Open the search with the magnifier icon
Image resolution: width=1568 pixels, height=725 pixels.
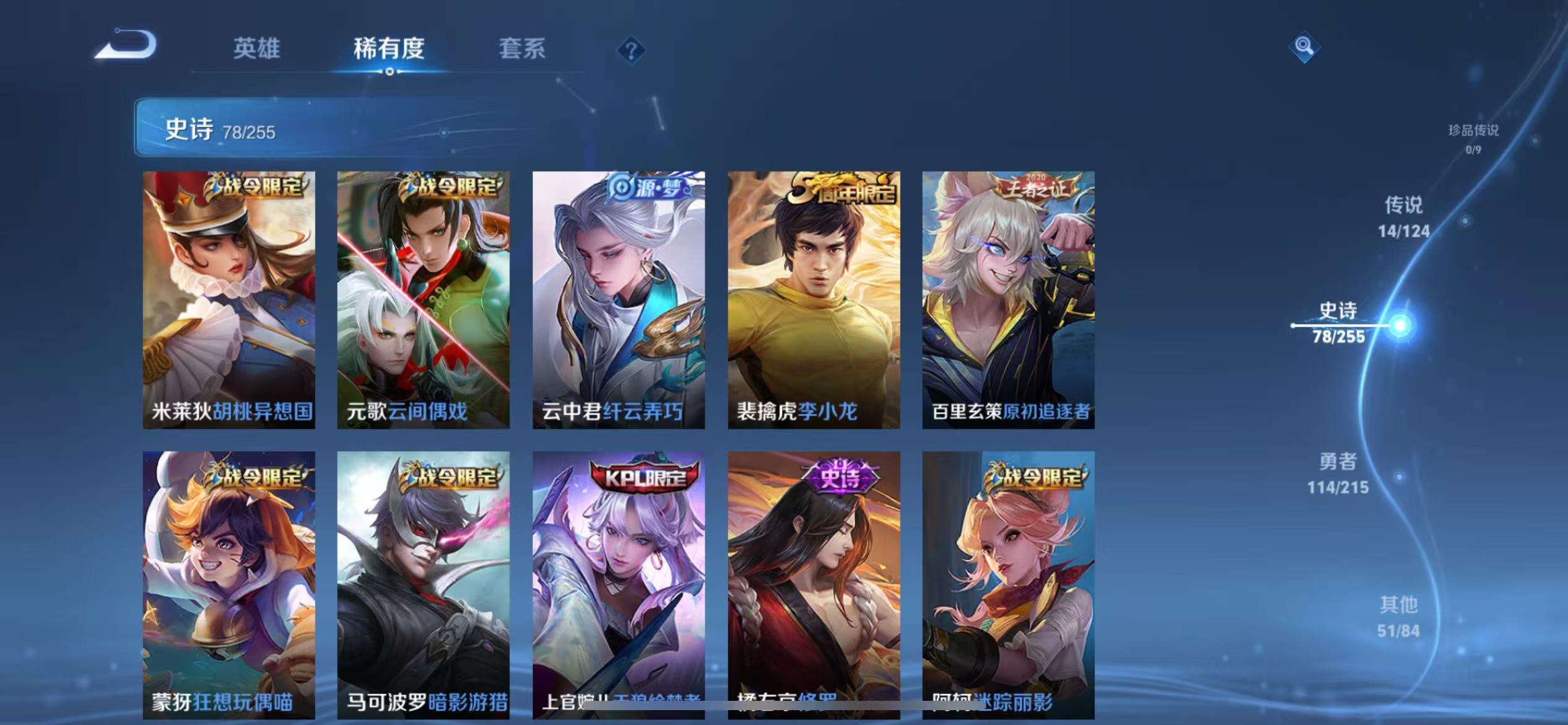[x=1303, y=46]
